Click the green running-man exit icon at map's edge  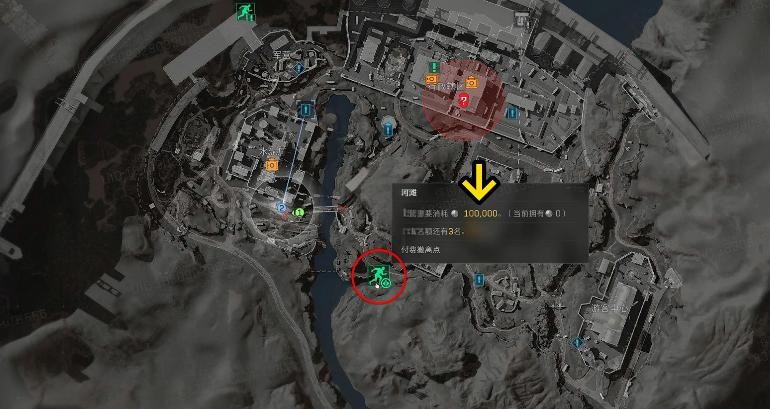click(x=243, y=12)
